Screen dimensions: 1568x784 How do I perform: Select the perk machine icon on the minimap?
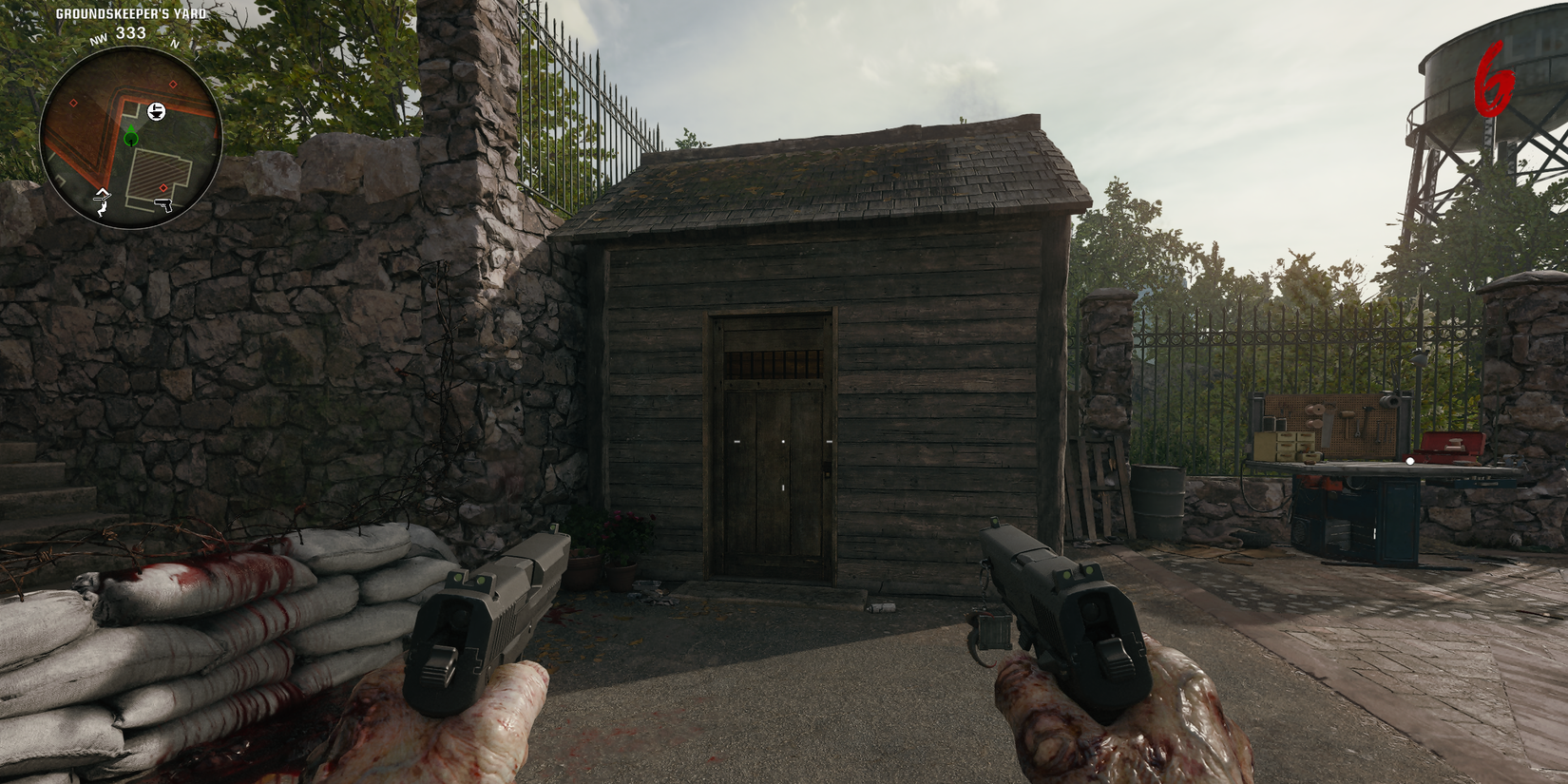pos(156,110)
